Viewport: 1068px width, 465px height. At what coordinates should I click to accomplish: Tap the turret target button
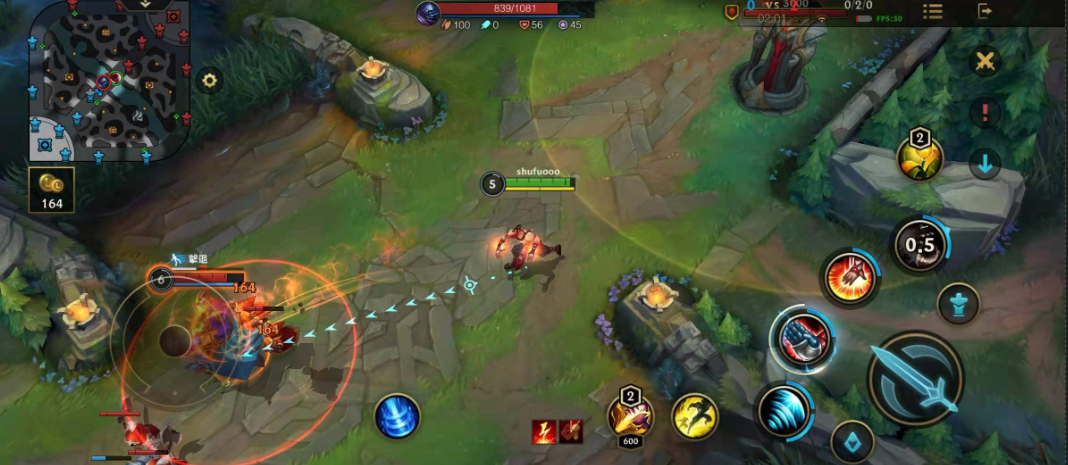[958, 303]
